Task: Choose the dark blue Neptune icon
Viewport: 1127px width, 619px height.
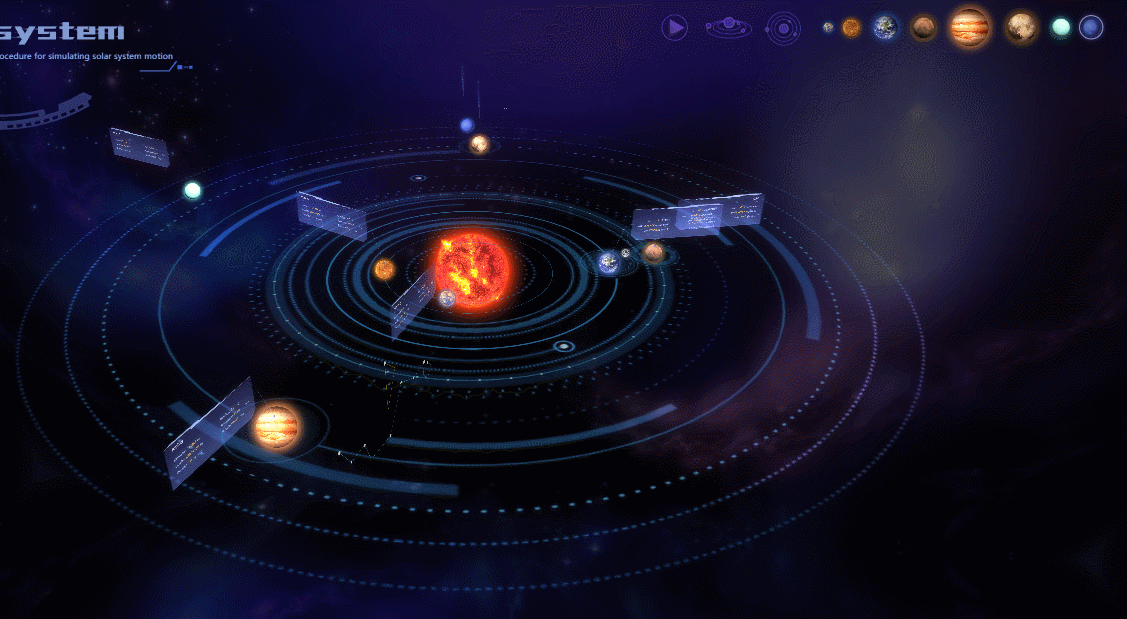Action: point(1091,28)
